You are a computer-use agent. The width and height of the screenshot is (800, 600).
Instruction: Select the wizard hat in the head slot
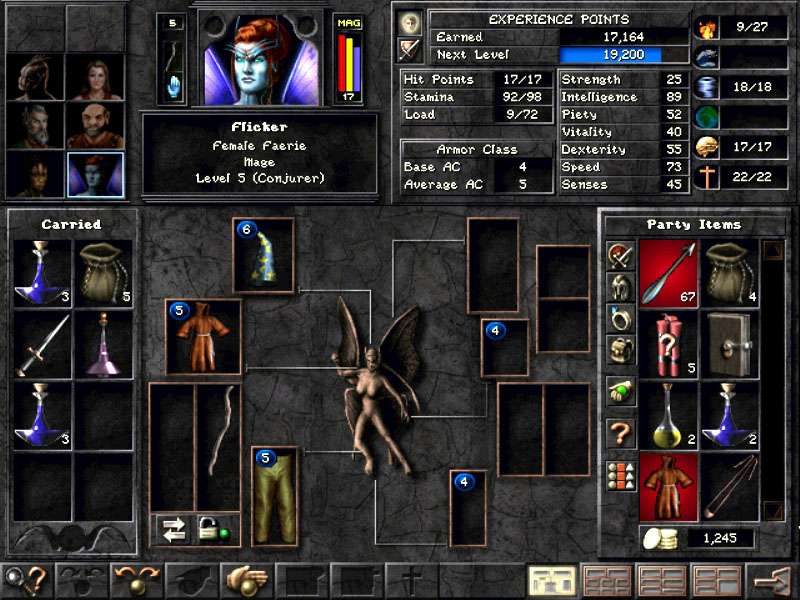264,258
